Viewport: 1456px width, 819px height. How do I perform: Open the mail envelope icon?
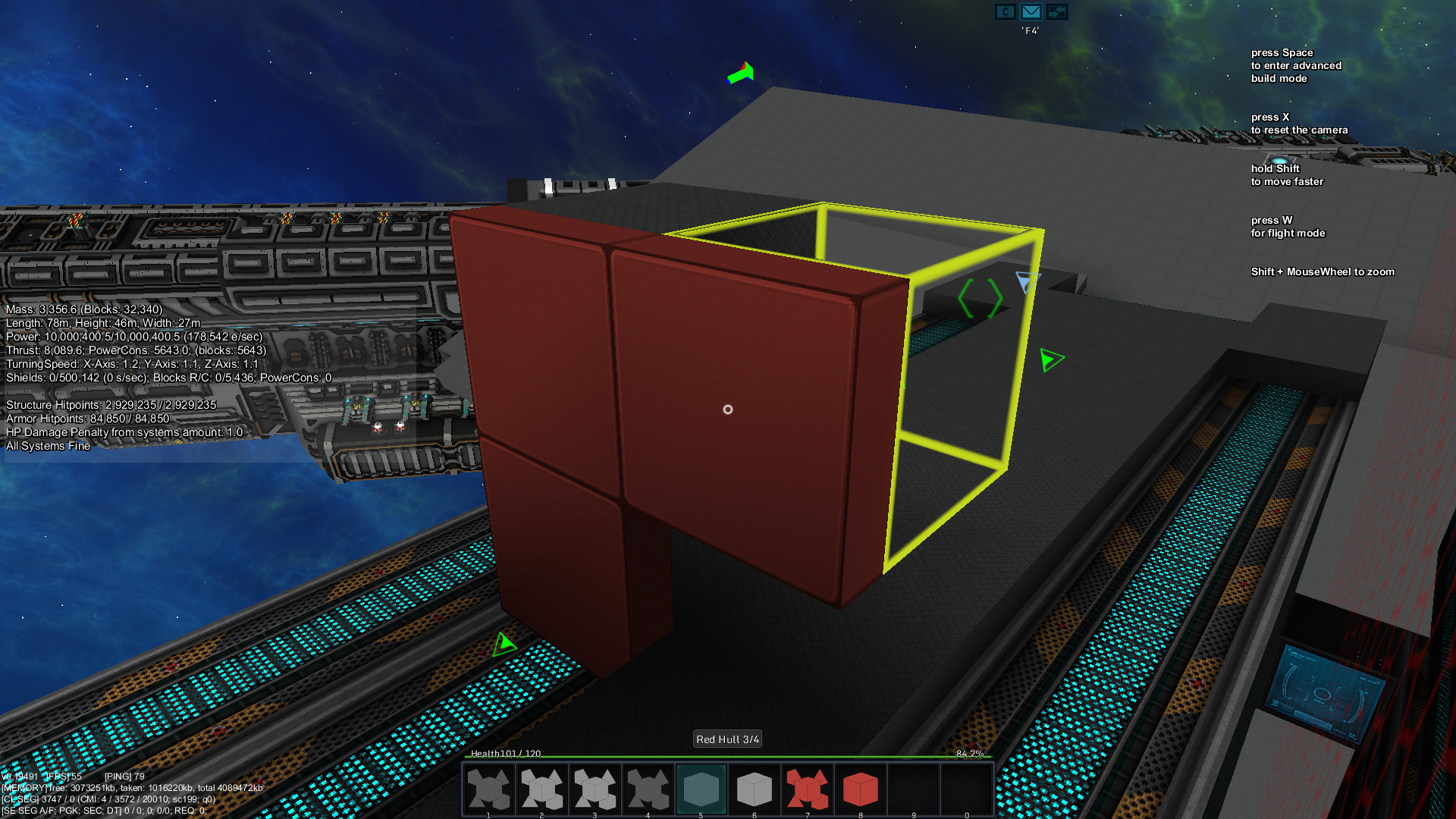[x=1031, y=11]
